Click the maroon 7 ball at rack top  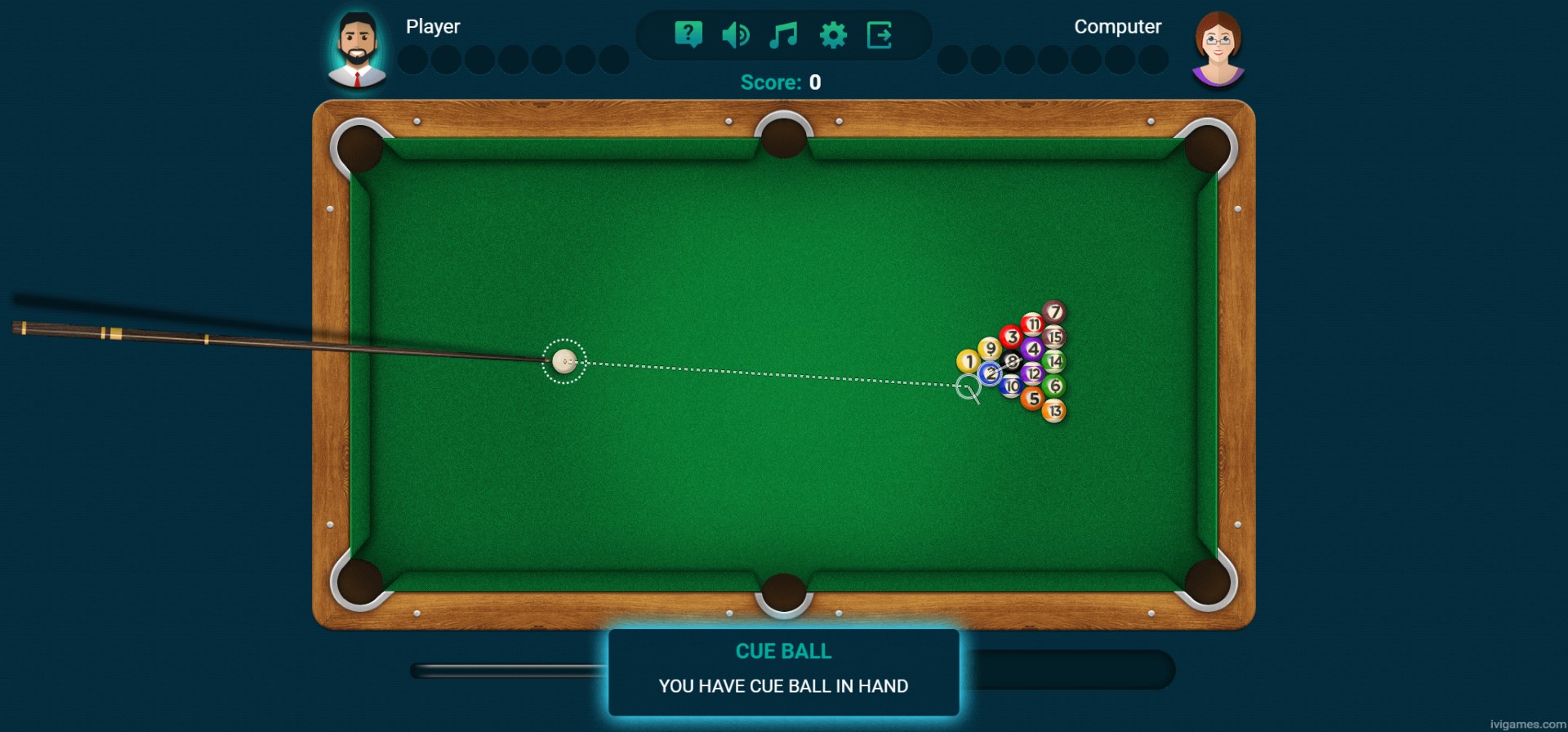click(x=1053, y=311)
